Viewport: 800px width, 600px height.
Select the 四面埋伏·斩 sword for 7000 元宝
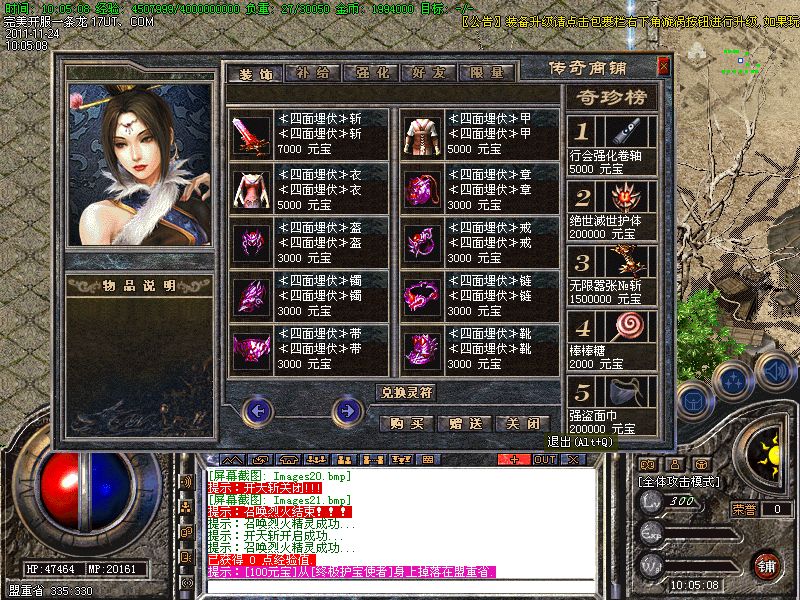point(250,133)
